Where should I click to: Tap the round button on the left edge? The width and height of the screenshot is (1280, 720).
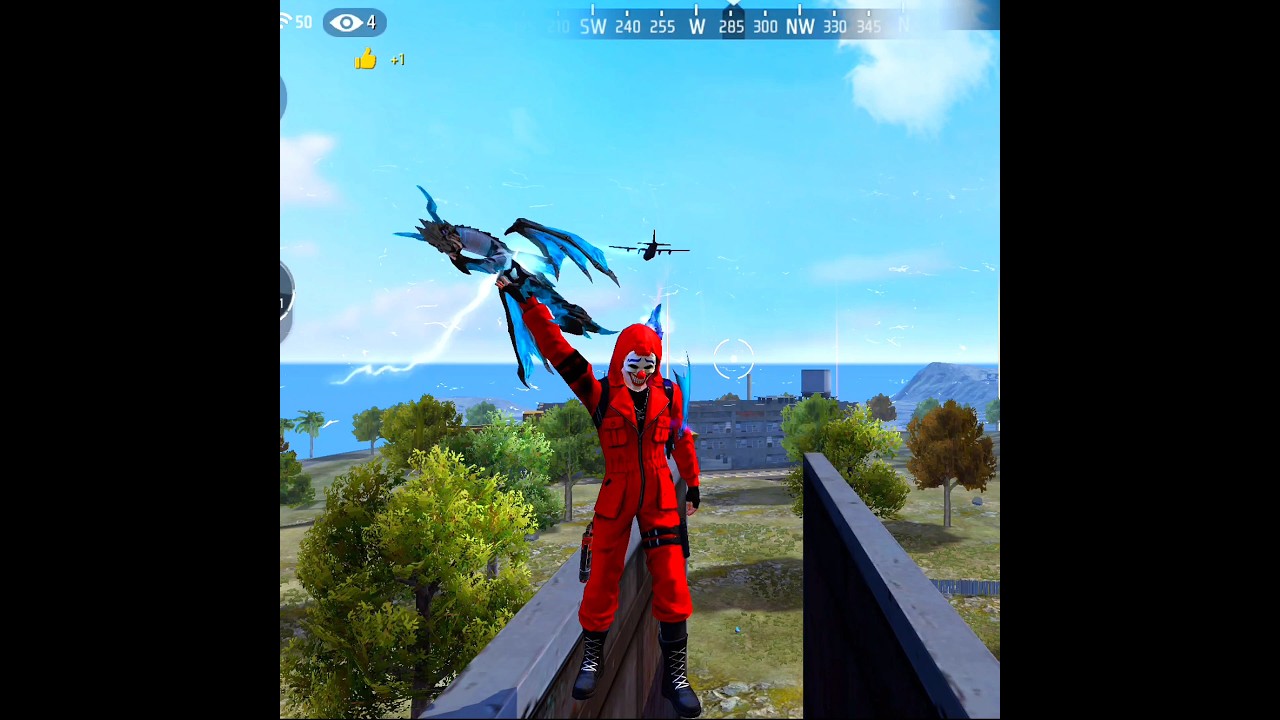(x=283, y=297)
